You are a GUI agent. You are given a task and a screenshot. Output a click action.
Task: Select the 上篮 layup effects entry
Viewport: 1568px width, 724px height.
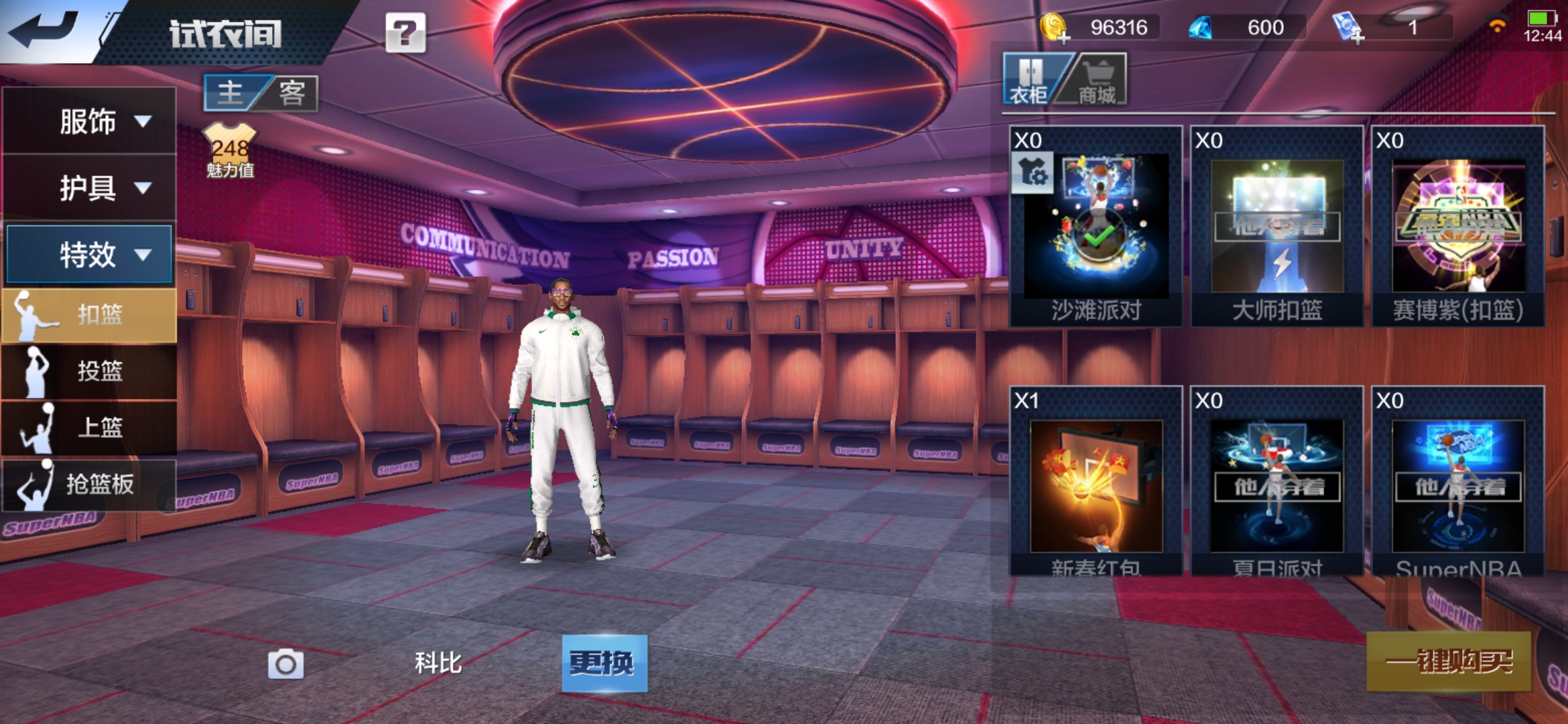pos(90,427)
